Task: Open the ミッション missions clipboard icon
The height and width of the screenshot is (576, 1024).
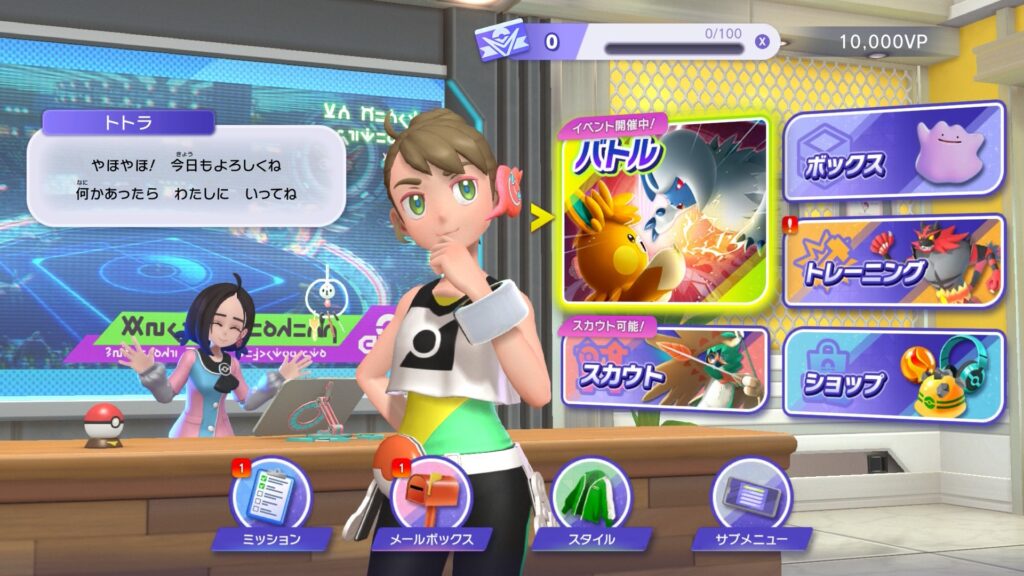Action: point(271,497)
